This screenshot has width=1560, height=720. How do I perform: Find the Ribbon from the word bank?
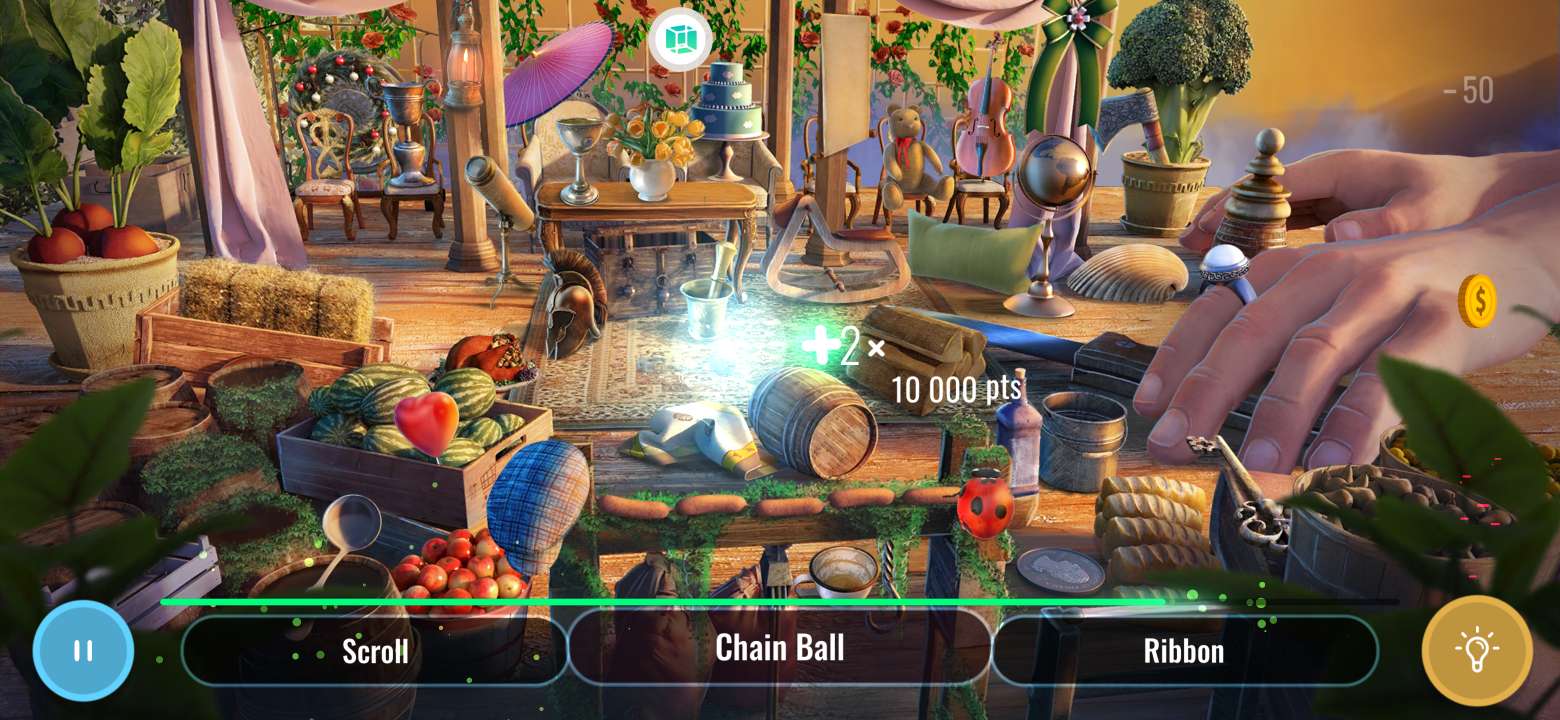(x=1185, y=651)
